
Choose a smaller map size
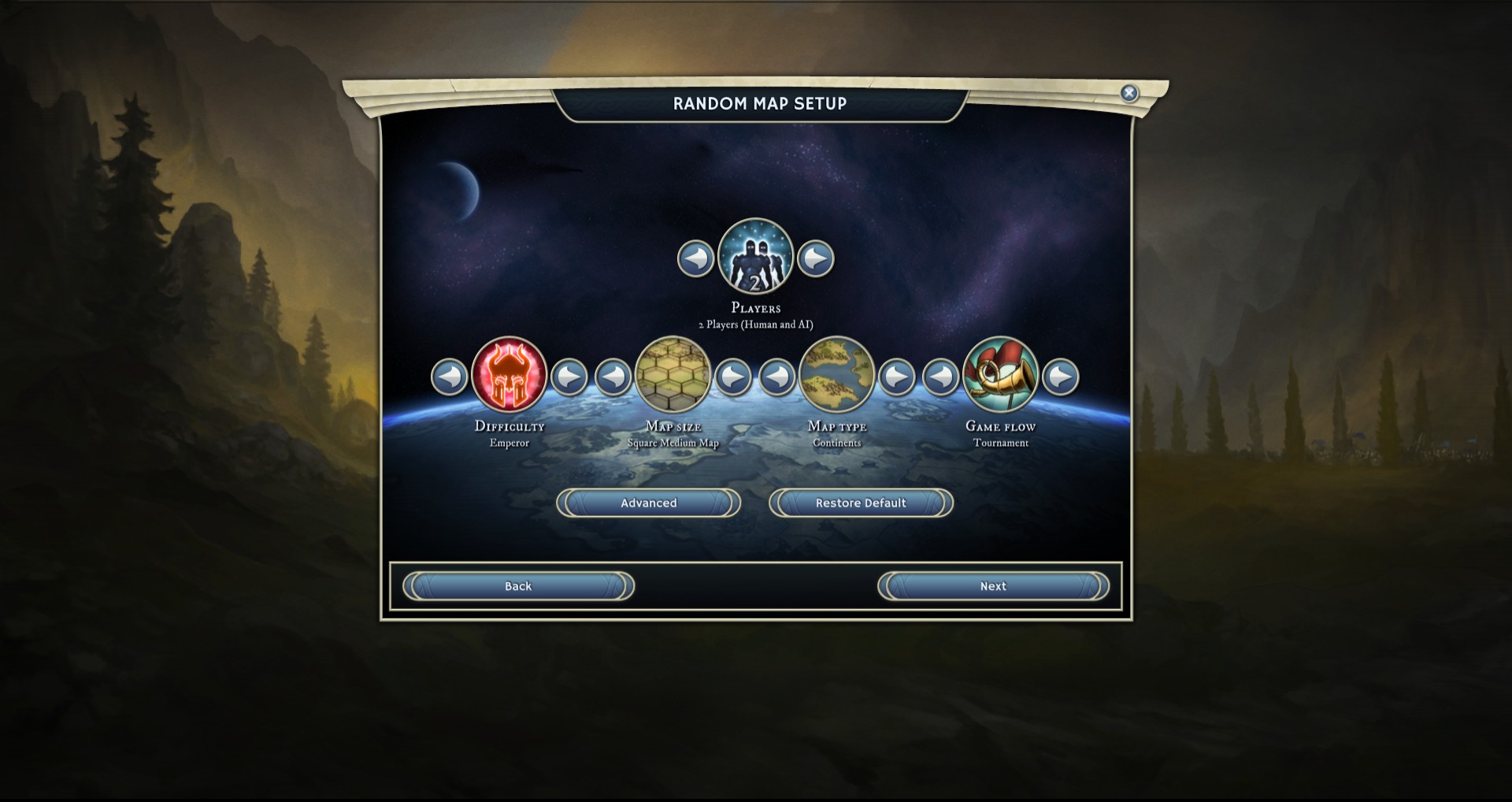point(613,377)
